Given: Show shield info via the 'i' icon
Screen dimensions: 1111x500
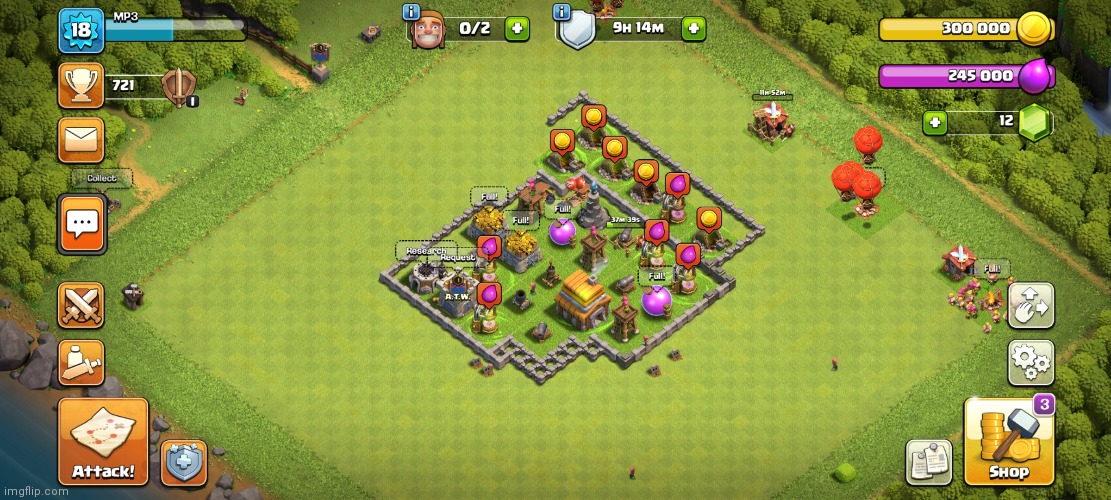Looking at the screenshot, I should [561, 12].
